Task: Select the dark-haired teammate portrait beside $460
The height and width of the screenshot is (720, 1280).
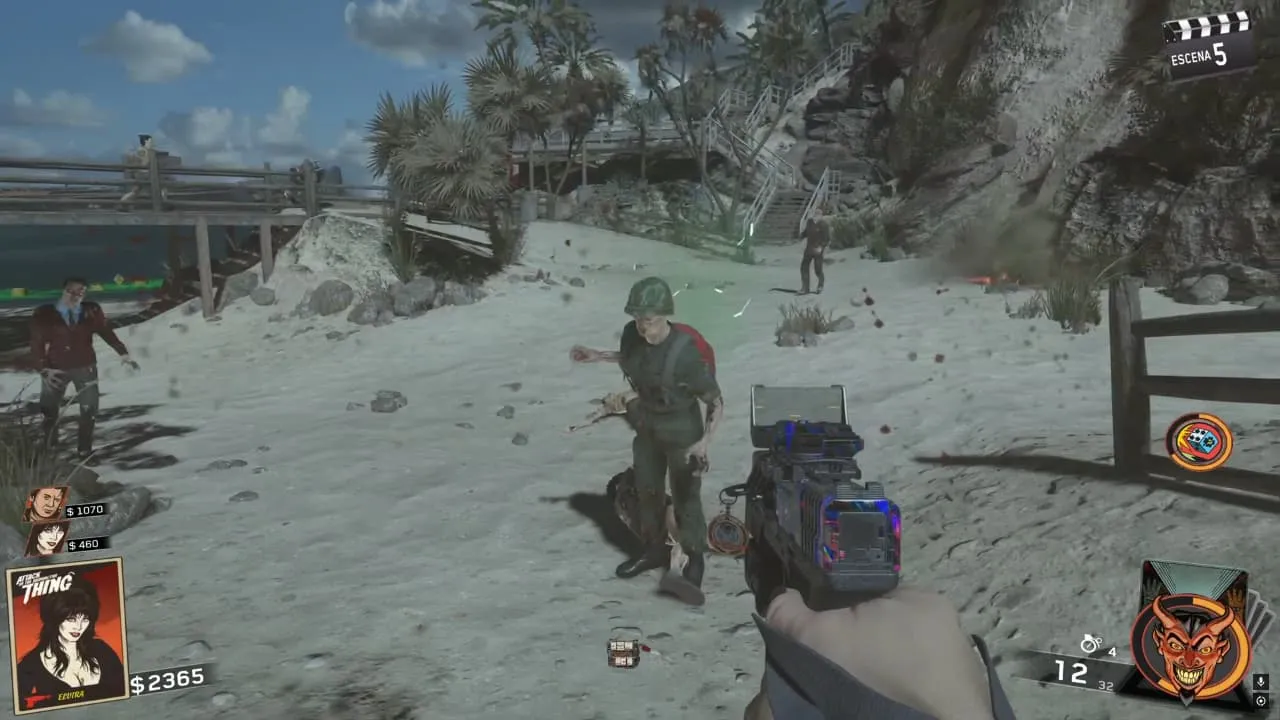Action: pyautogui.click(x=47, y=539)
